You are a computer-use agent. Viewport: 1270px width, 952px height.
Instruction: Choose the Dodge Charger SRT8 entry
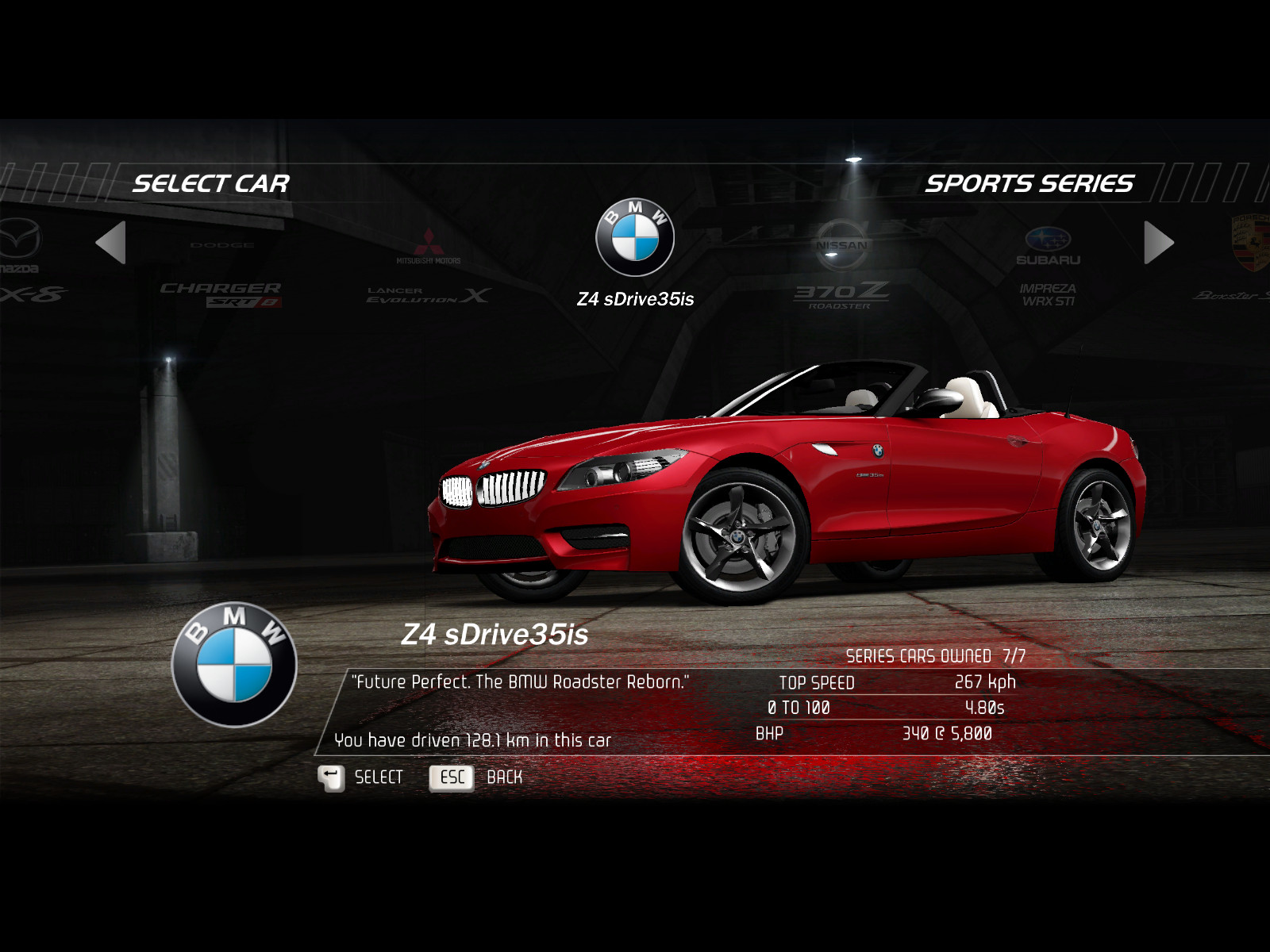221,275
